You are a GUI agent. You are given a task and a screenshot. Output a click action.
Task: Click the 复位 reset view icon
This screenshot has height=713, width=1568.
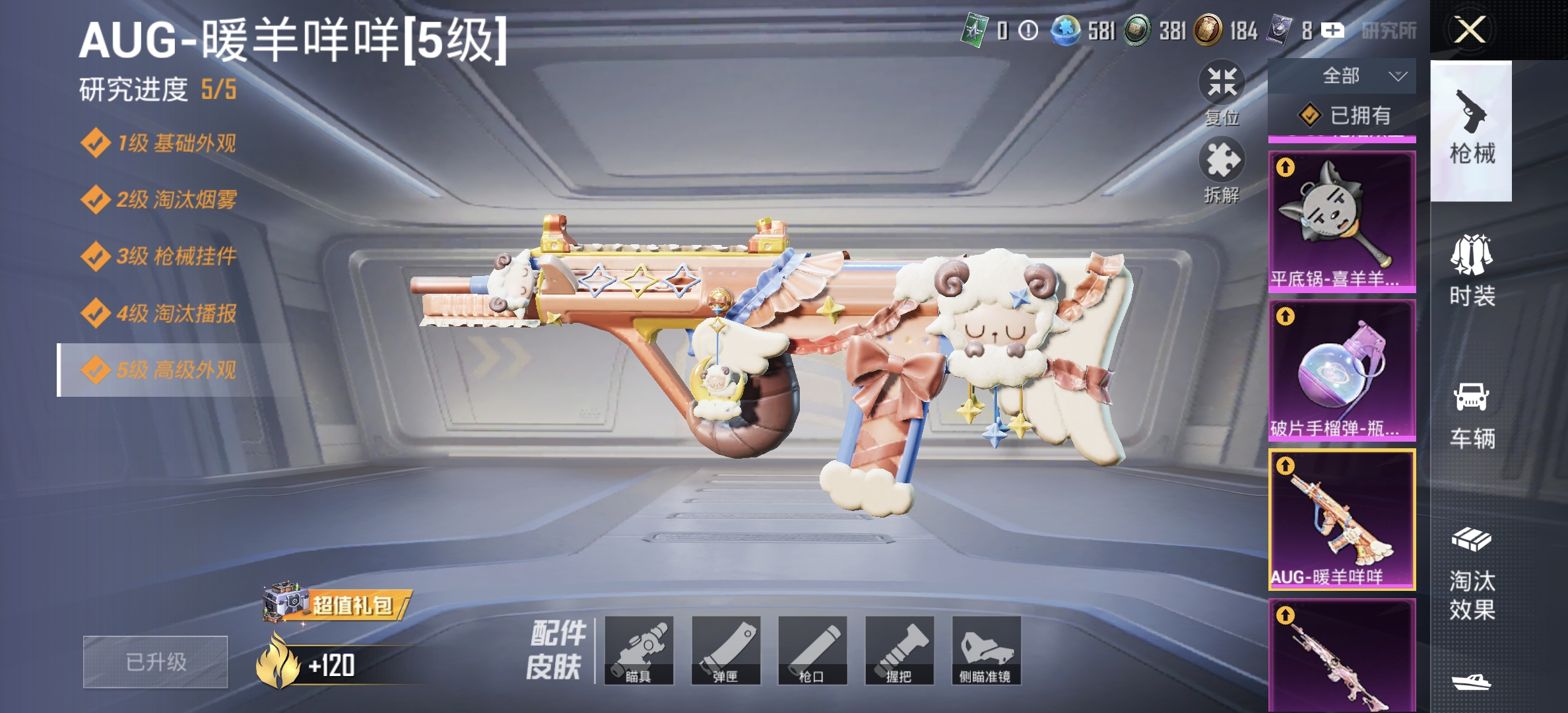[x=1222, y=83]
